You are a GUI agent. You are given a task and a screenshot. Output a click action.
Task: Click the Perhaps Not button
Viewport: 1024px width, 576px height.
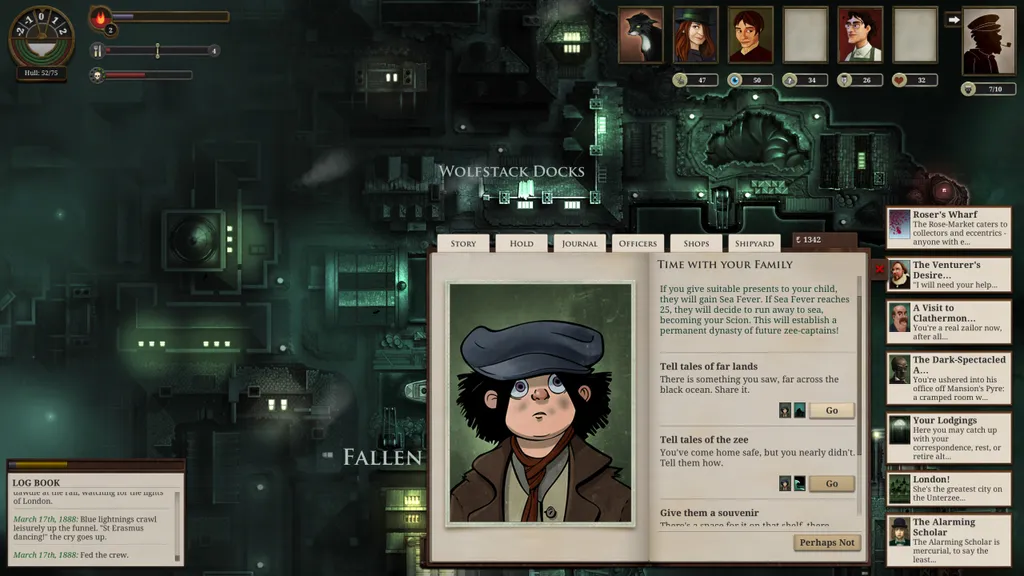tap(827, 542)
